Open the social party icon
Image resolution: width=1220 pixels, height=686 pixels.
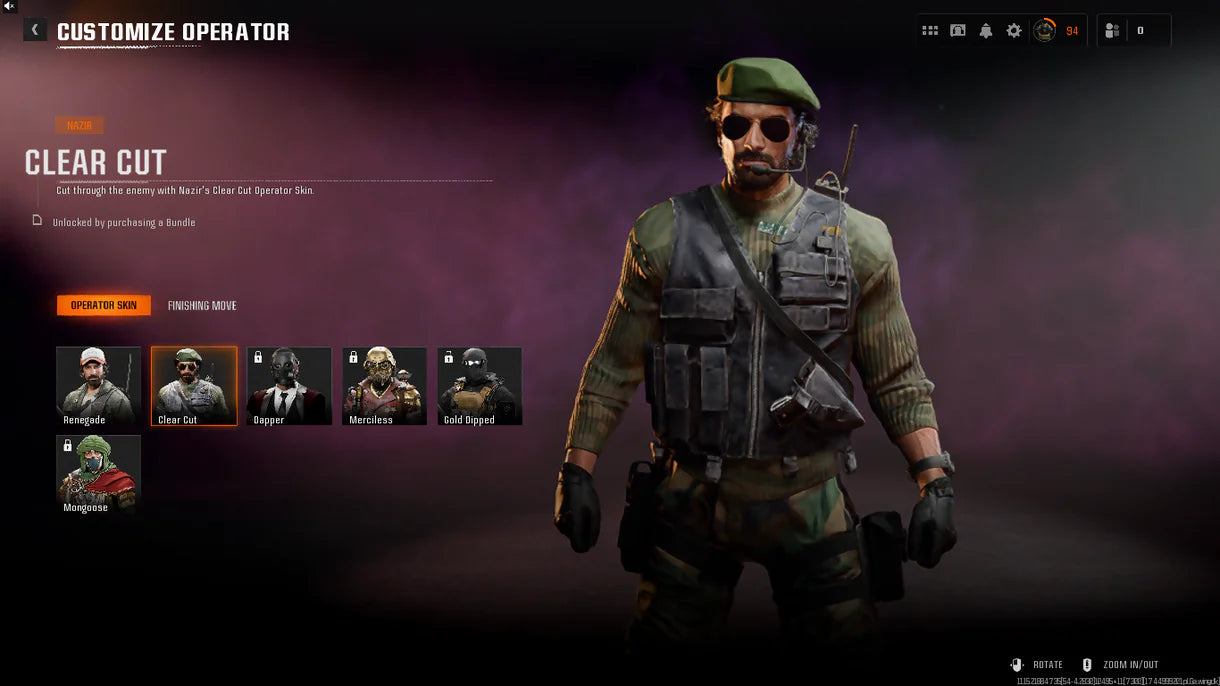pyautogui.click(x=1112, y=31)
